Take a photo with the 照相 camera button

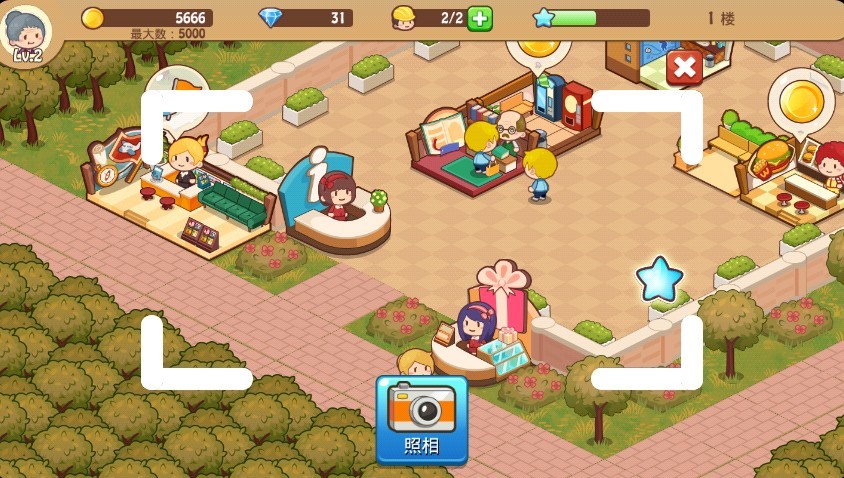pyautogui.click(x=421, y=418)
